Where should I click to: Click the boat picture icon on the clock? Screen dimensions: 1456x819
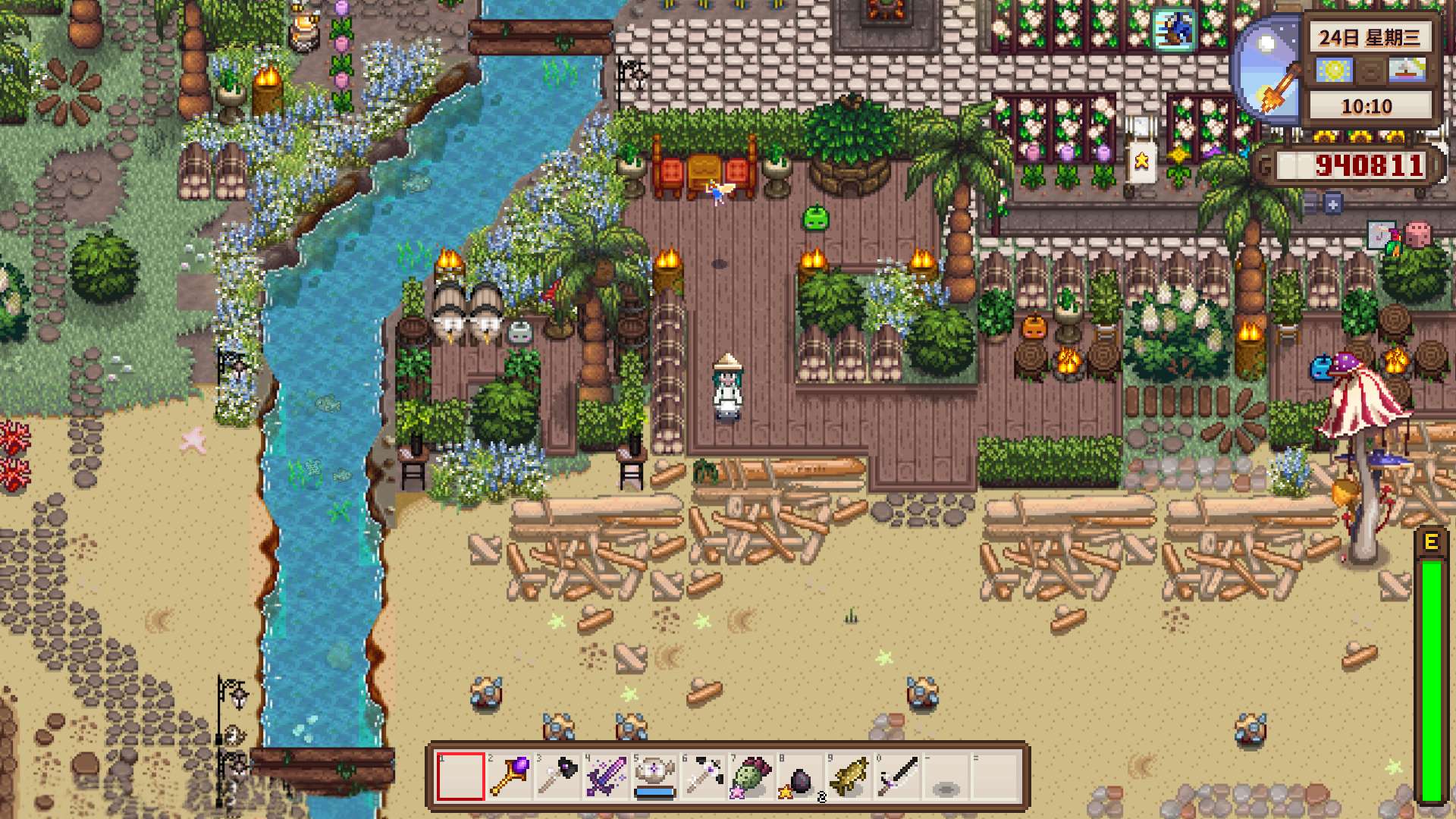pos(1406,69)
